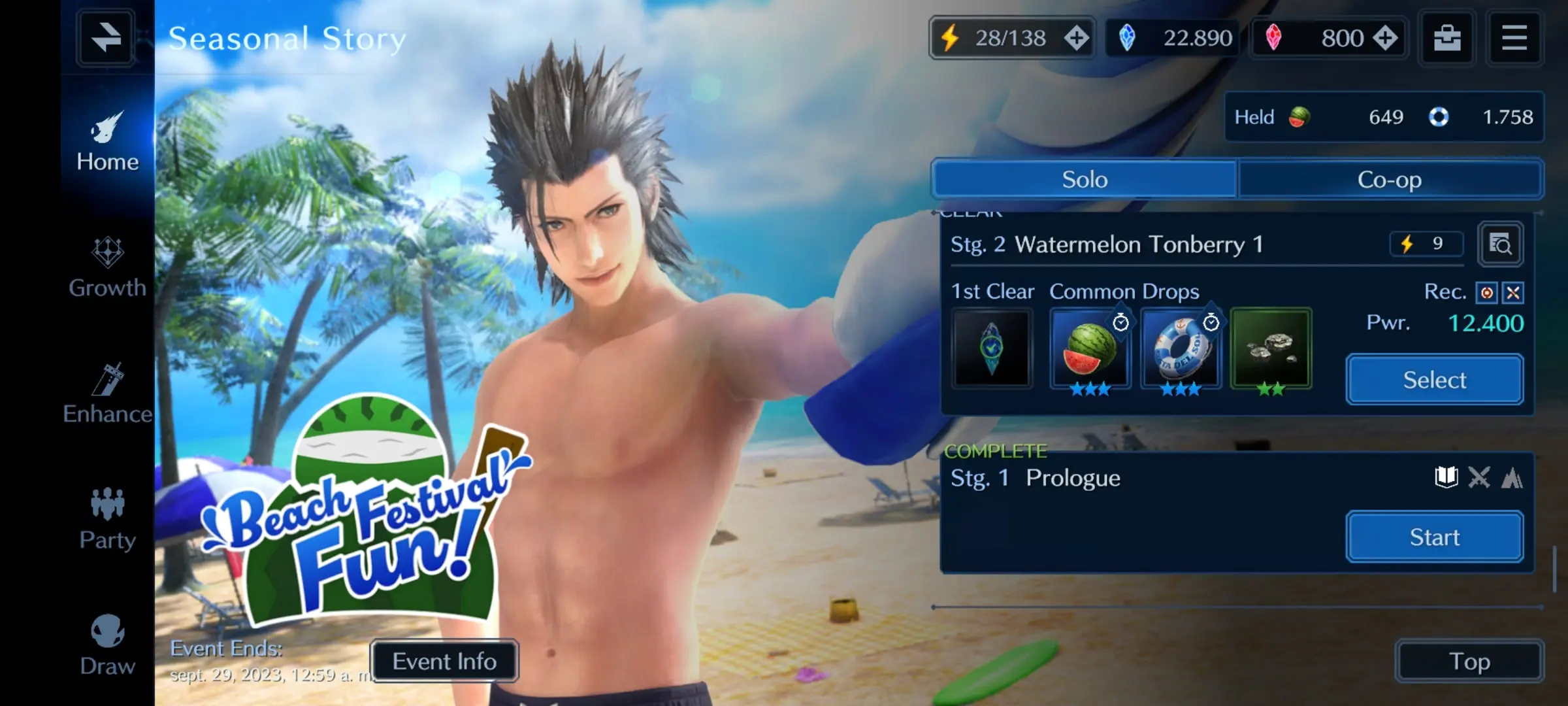Open the Draw menu
Screen dimensions: 1568x706
click(x=107, y=646)
